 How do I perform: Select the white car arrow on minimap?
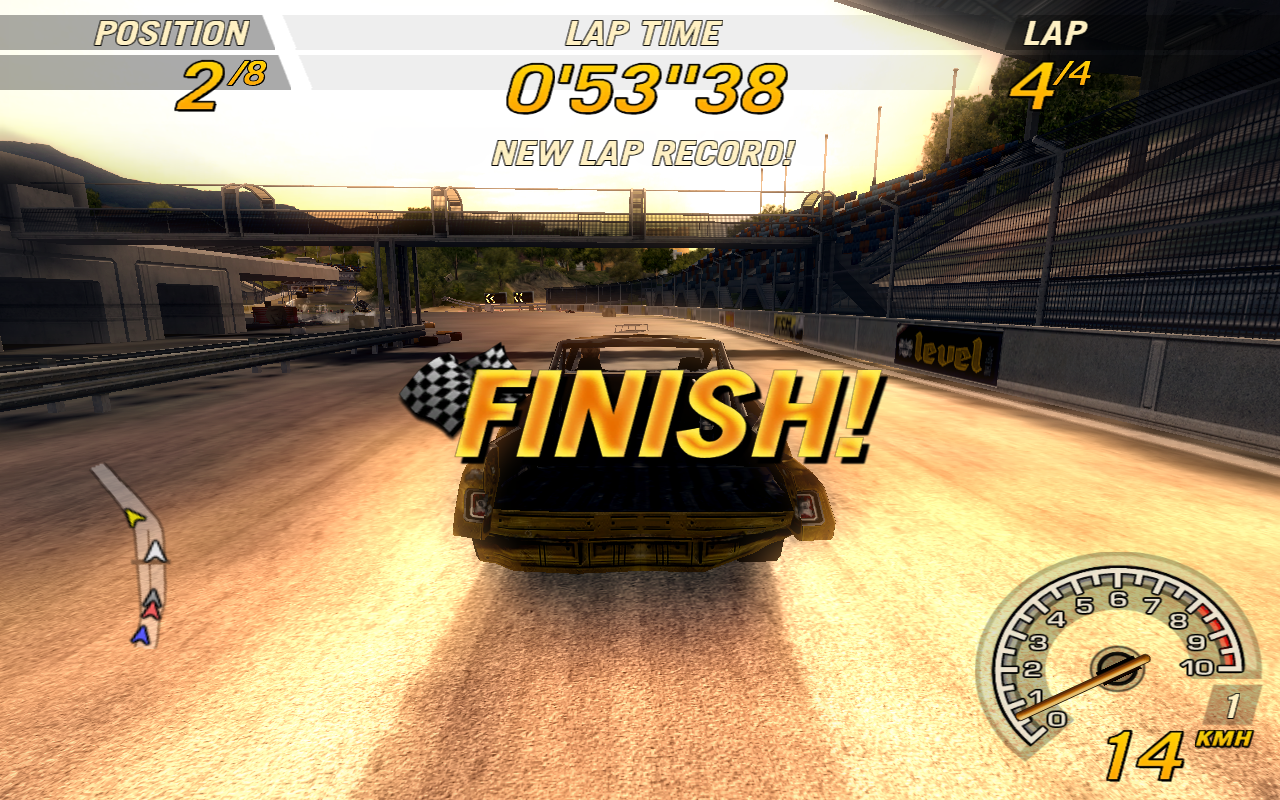tap(155, 550)
